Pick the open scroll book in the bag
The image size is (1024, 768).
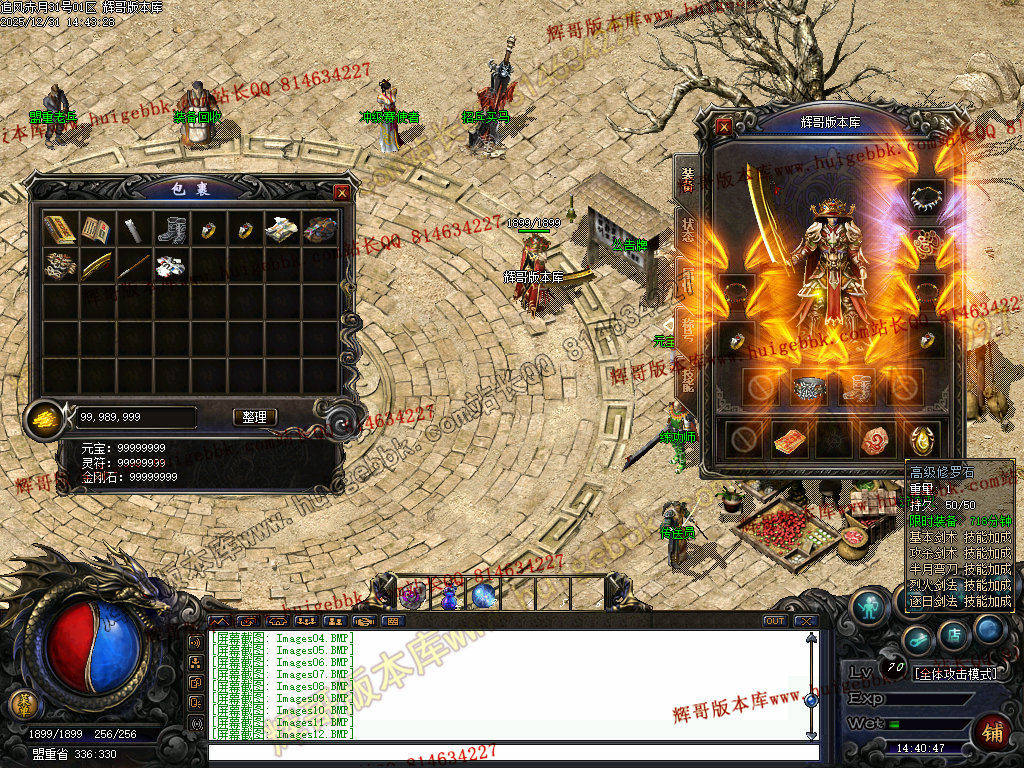(97, 230)
